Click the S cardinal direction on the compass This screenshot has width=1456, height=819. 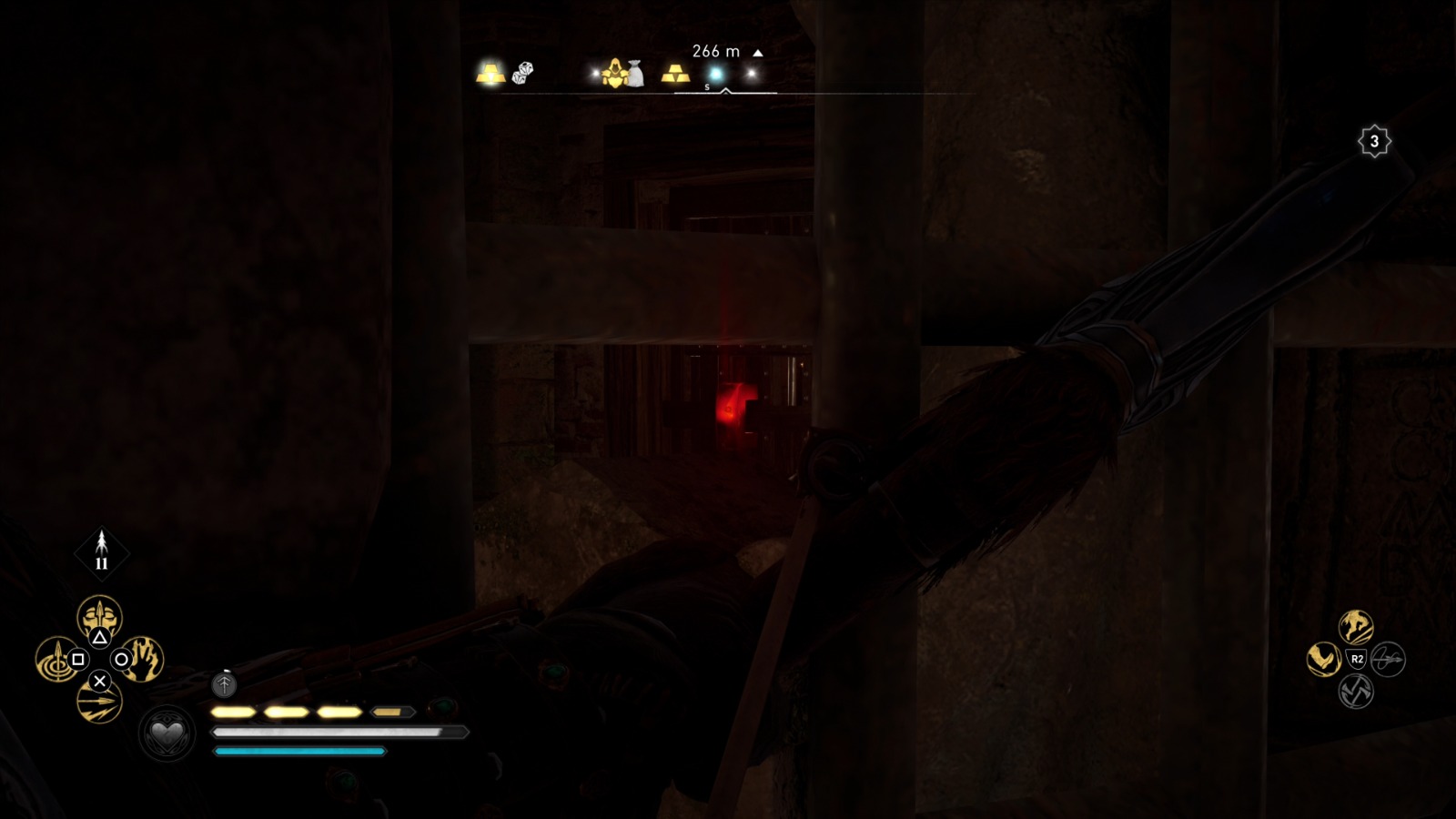click(706, 88)
